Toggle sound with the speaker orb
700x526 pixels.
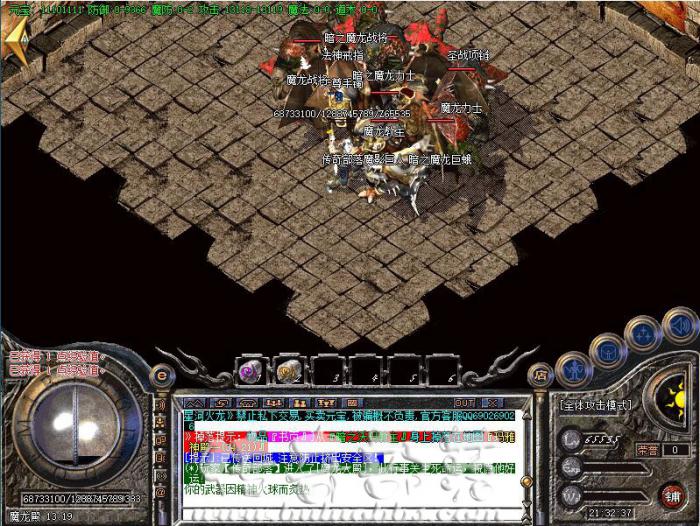(x=678, y=326)
